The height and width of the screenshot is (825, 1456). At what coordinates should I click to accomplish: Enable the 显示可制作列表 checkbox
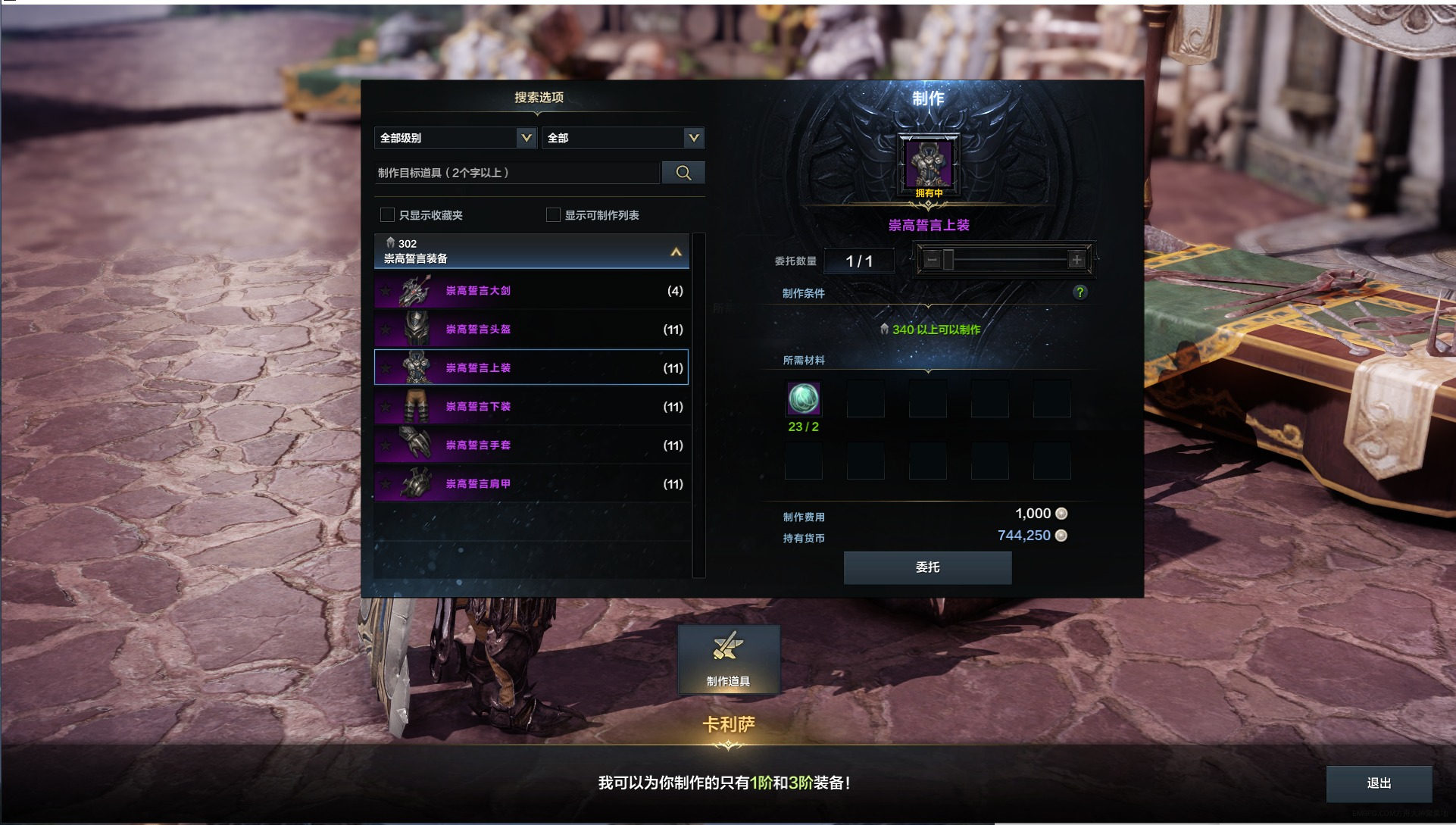pyautogui.click(x=553, y=215)
